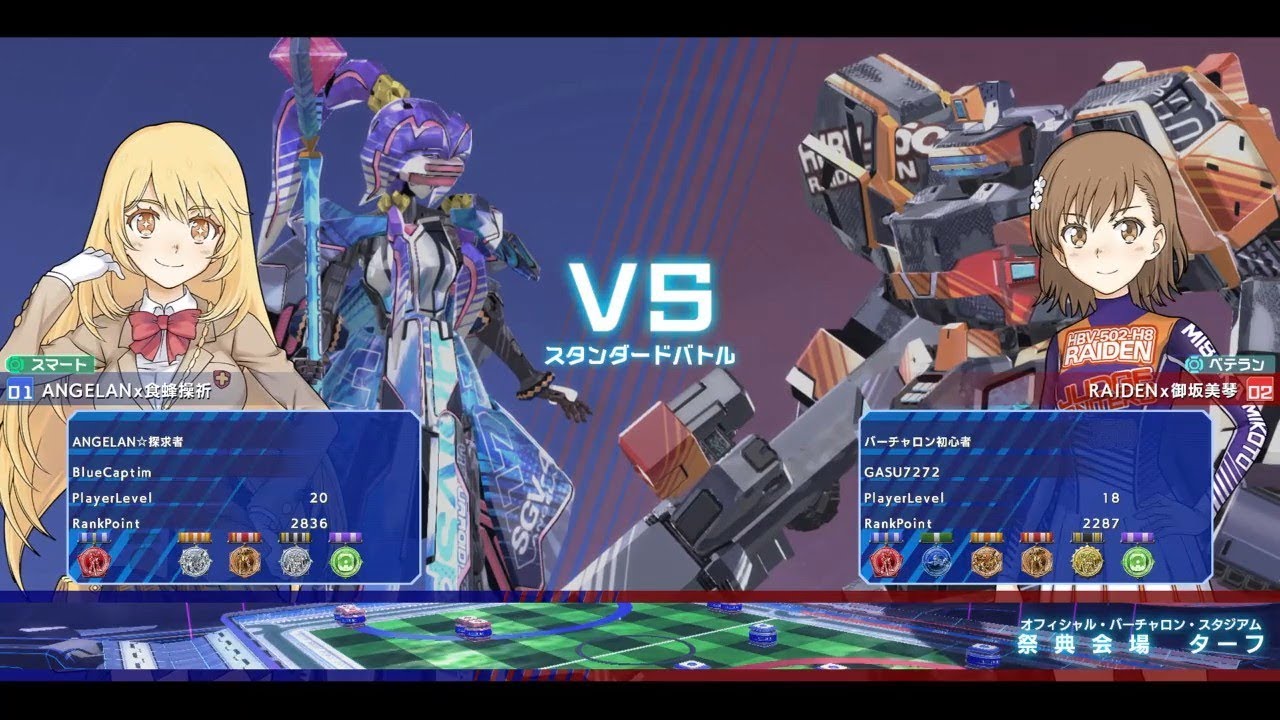Select the gold medal with black ribbon on RAIDEN's side
Image resolution: width=1280 pixels, height=720 pixels.
[1085, 562]
